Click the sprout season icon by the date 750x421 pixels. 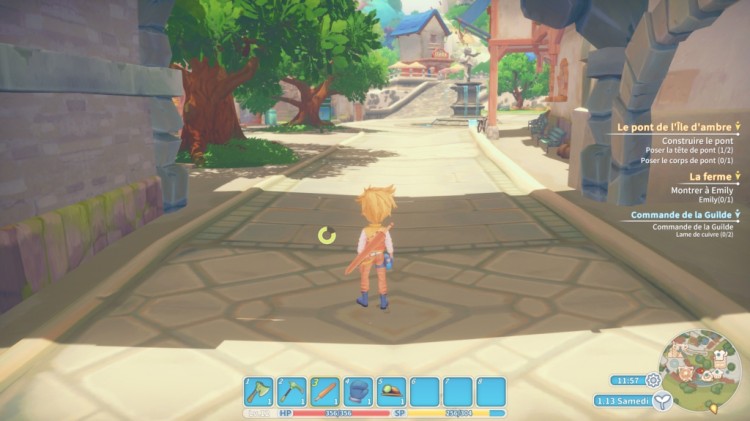tap(661, 400)
